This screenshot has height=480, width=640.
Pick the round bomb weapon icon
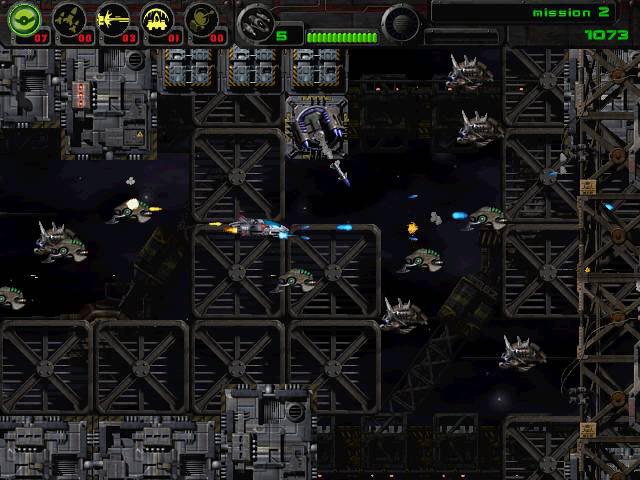(x=203, y=20)
